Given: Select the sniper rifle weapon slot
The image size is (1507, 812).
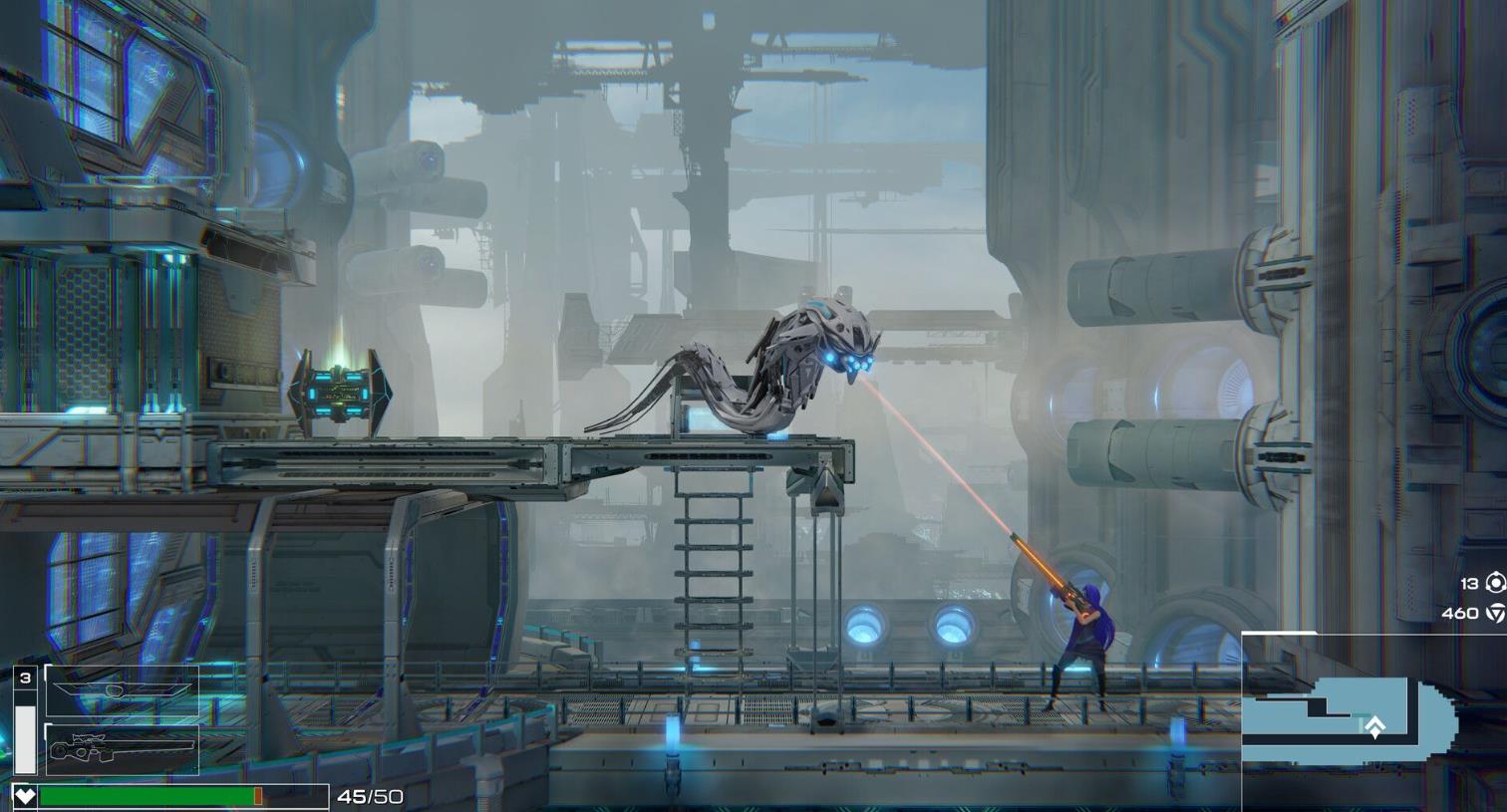Looking at the screenshot, I should (122, 749).
